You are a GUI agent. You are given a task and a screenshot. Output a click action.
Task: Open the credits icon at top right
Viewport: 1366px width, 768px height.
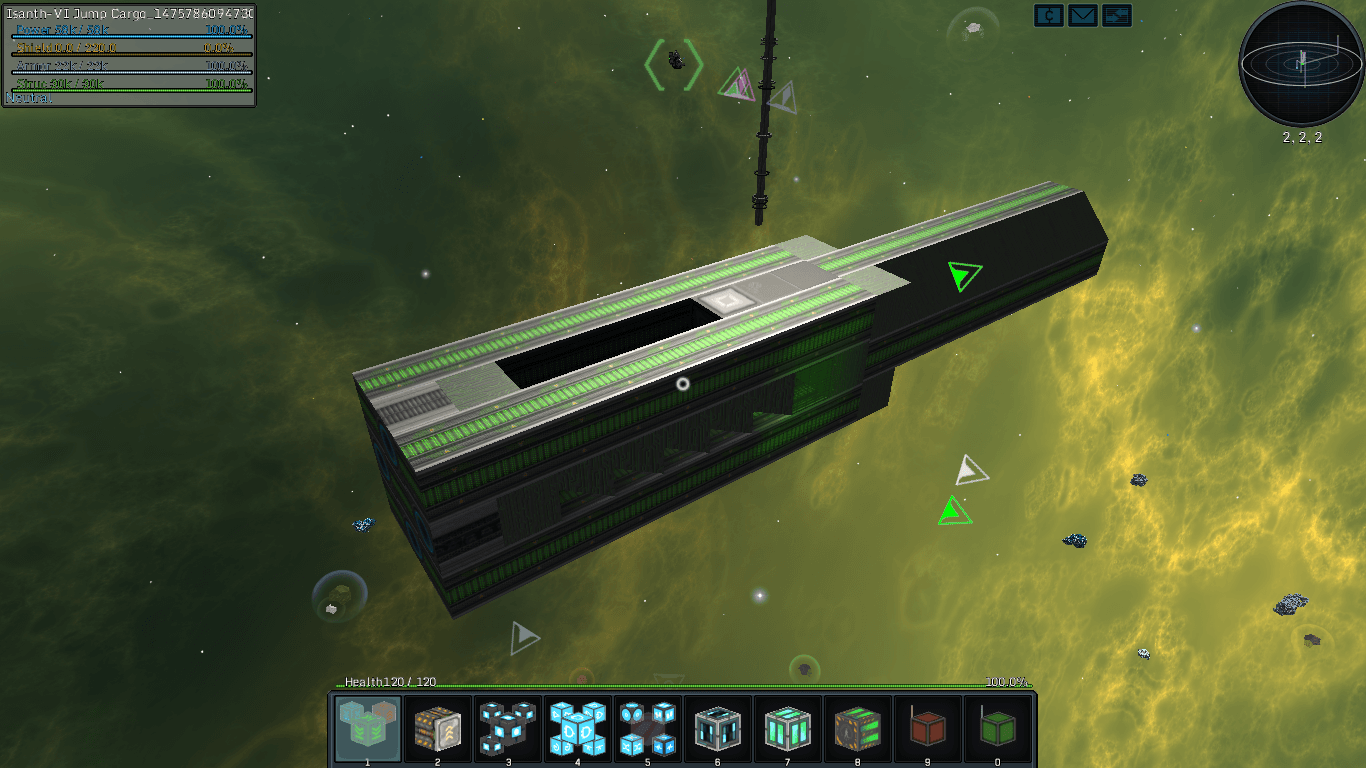pyautogui.click(x=1049, y=15)
